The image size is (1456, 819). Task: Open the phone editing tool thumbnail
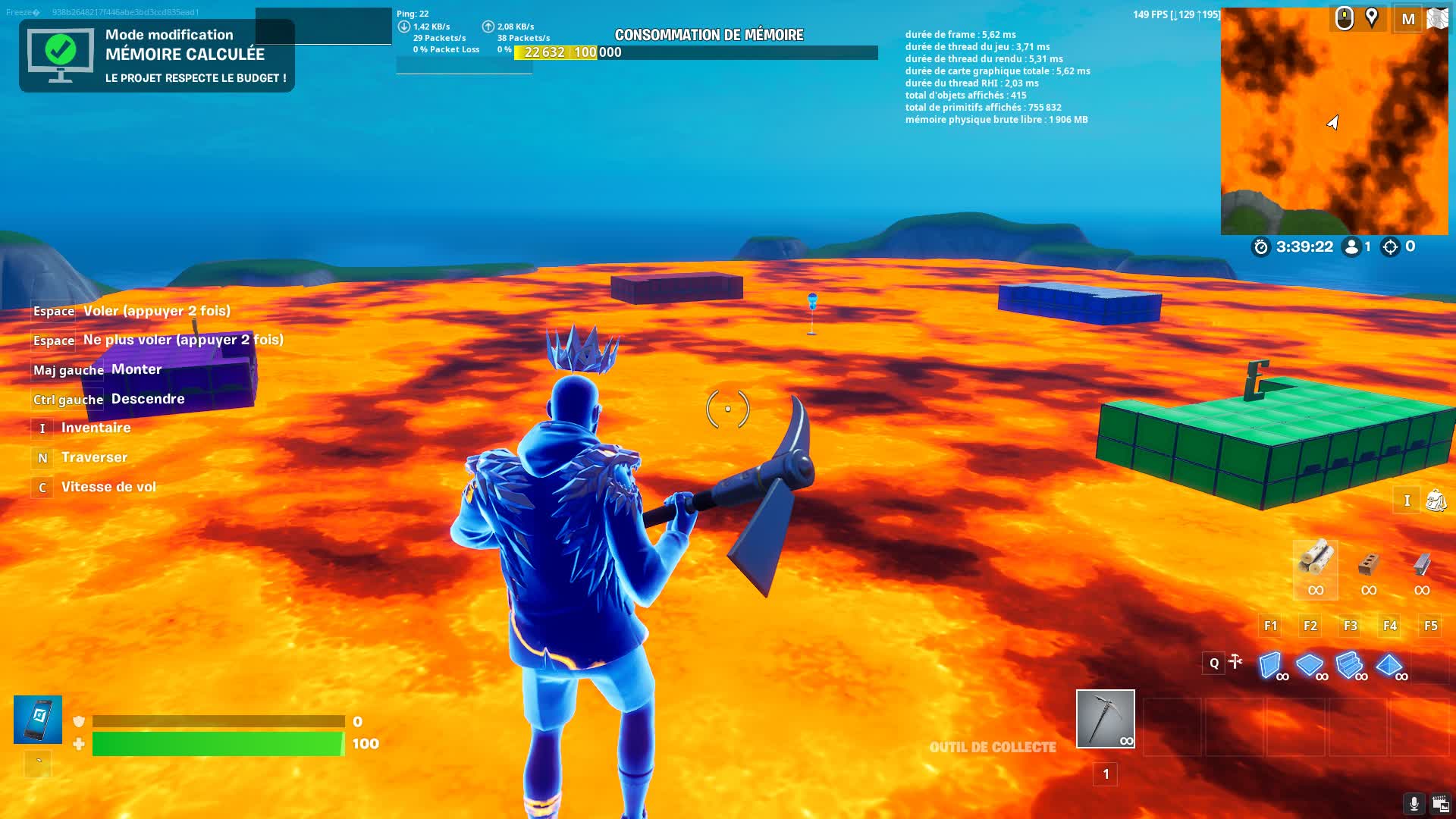36,718
